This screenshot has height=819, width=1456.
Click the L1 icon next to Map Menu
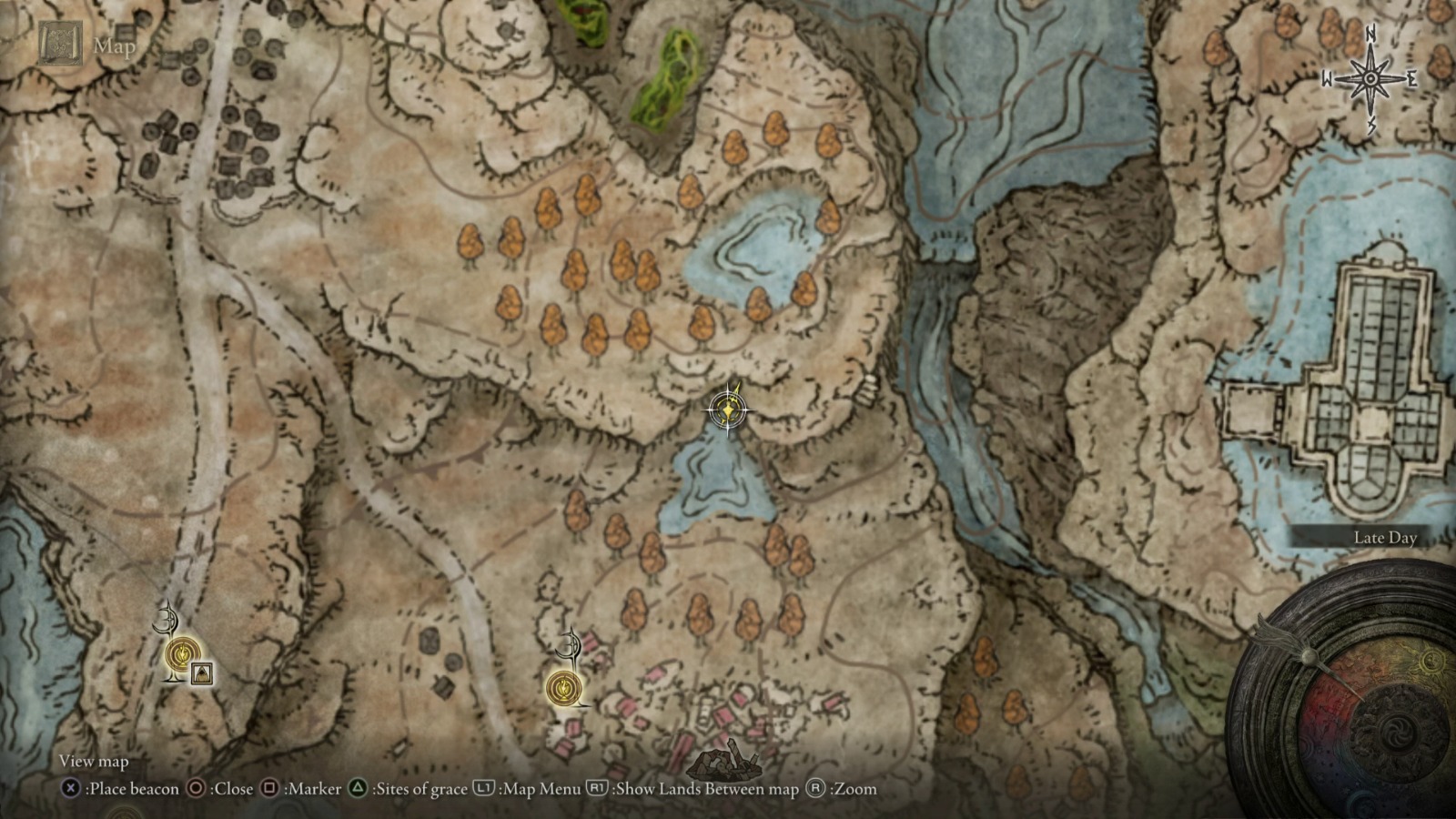point(483,789)
